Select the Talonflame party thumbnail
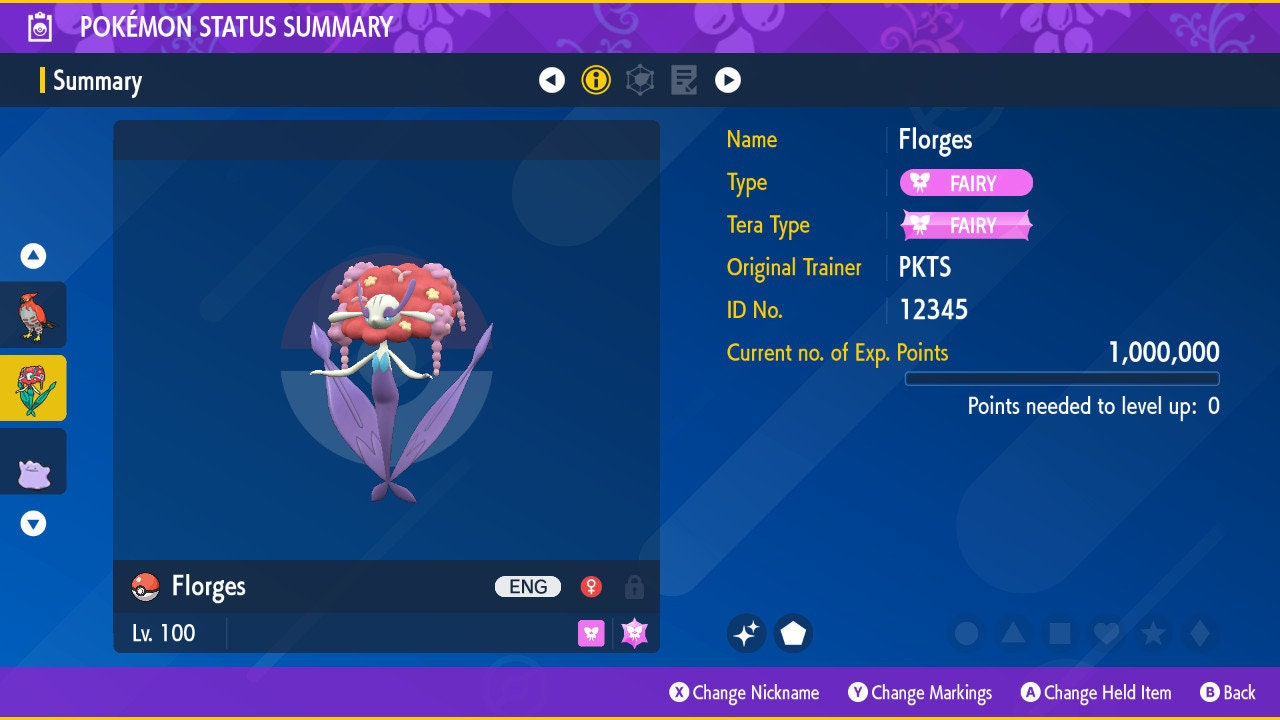The image size is (1280, 720). (33, 315)
